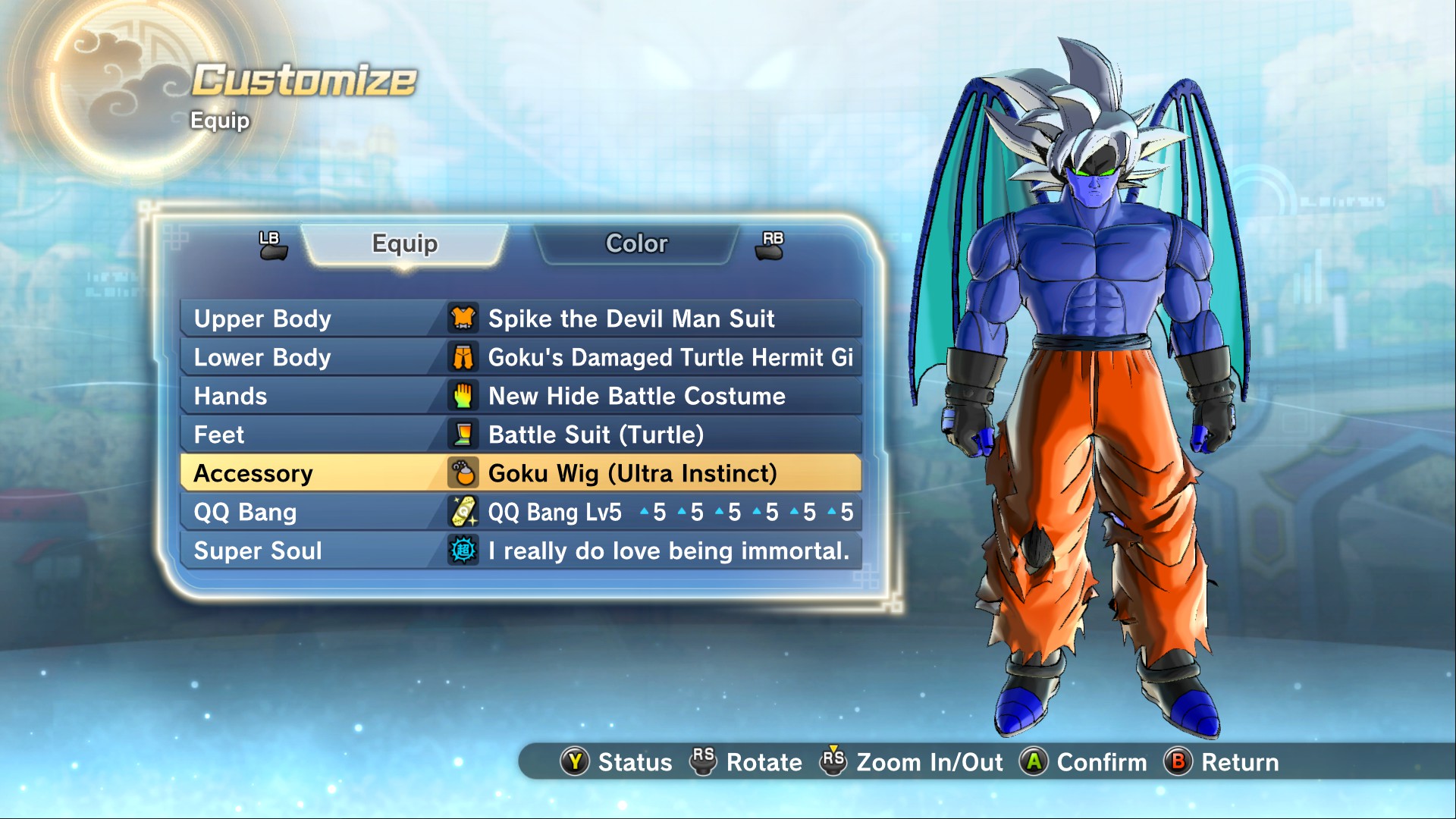
Task: Select the Equip tab
Action: (405, 244)
